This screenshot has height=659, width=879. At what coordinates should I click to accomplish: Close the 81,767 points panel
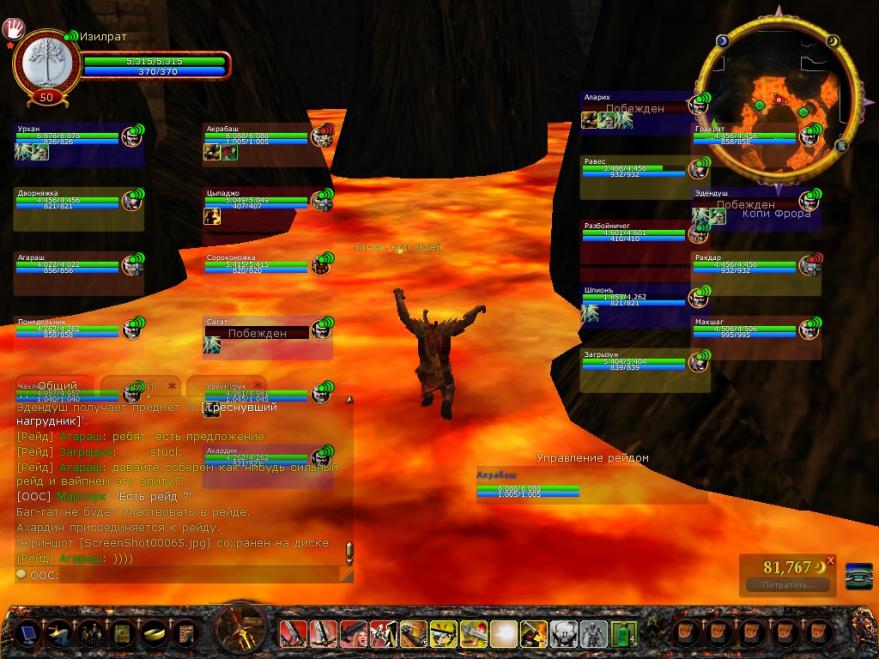point(830,561)
